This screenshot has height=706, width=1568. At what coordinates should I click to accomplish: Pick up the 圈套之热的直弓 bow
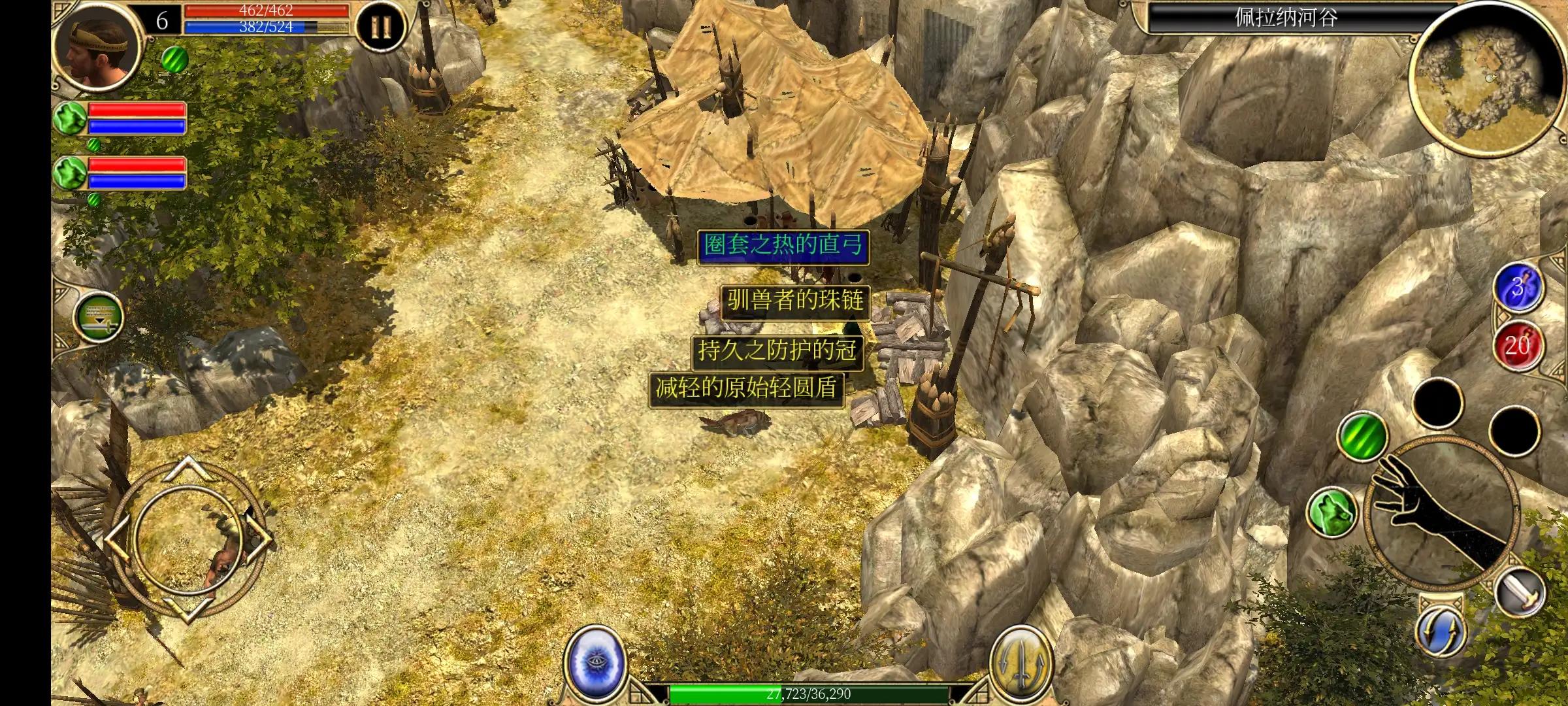(x=783, y=246)
